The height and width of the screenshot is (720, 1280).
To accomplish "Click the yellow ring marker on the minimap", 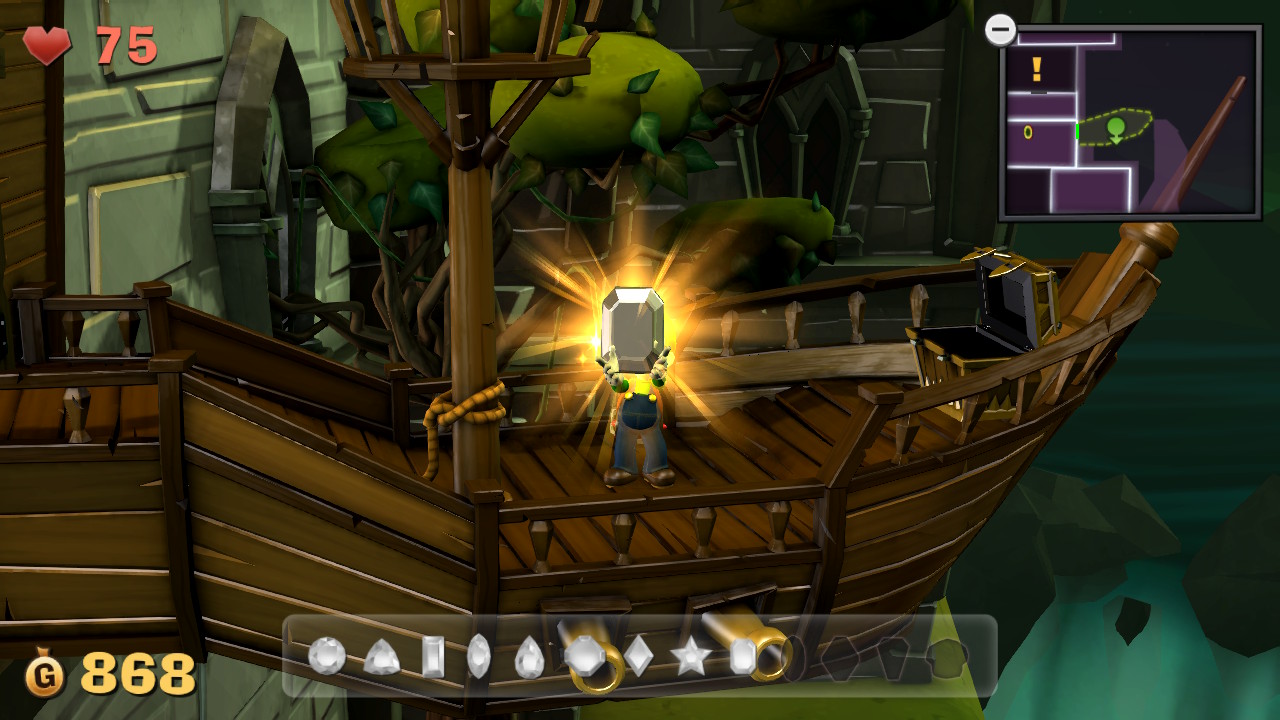I will click(x=1028, y=132).
